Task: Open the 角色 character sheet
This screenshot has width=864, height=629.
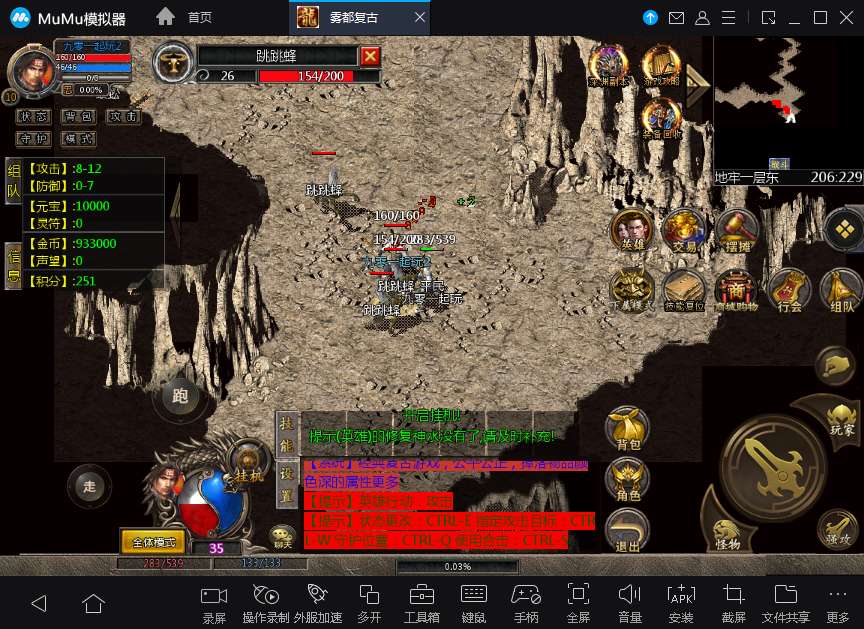Action: pos(627,478)
